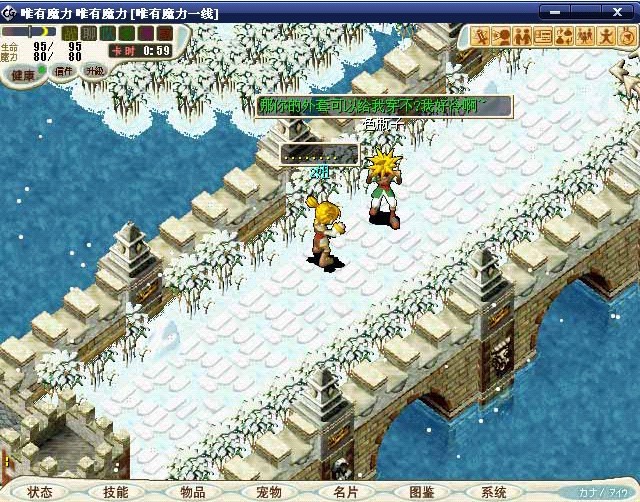Open the 名片 (Name Card) menu
Viewport: 640px width, 502px height.
(x=345, y=492)
